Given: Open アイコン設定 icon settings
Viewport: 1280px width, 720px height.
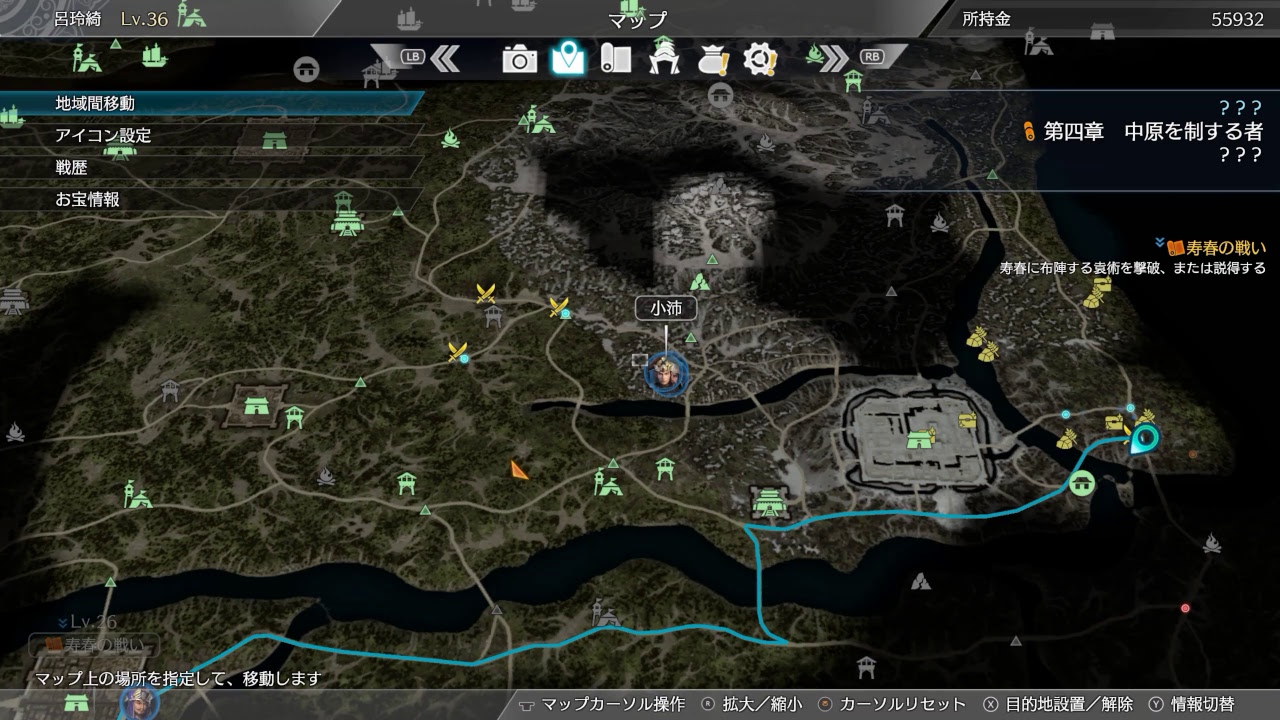Looking at the screenshot, I should click(103, 135).
